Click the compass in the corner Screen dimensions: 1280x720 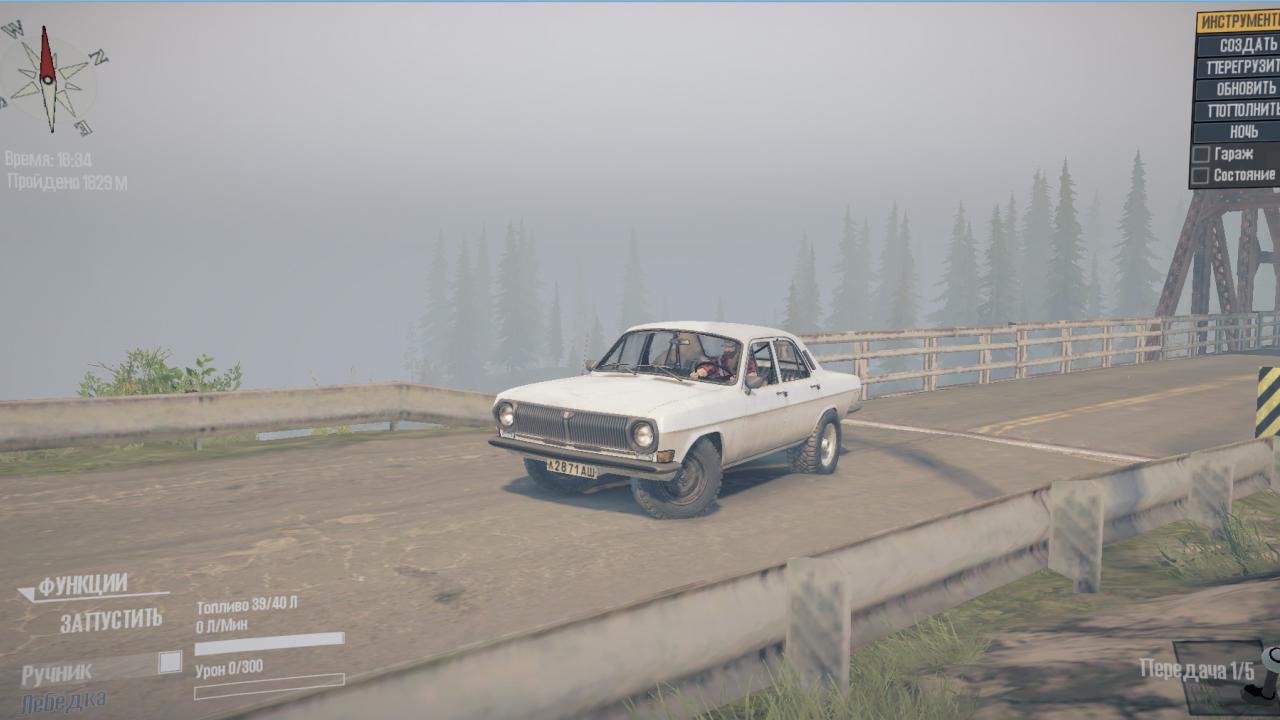[x=48, y=80]
